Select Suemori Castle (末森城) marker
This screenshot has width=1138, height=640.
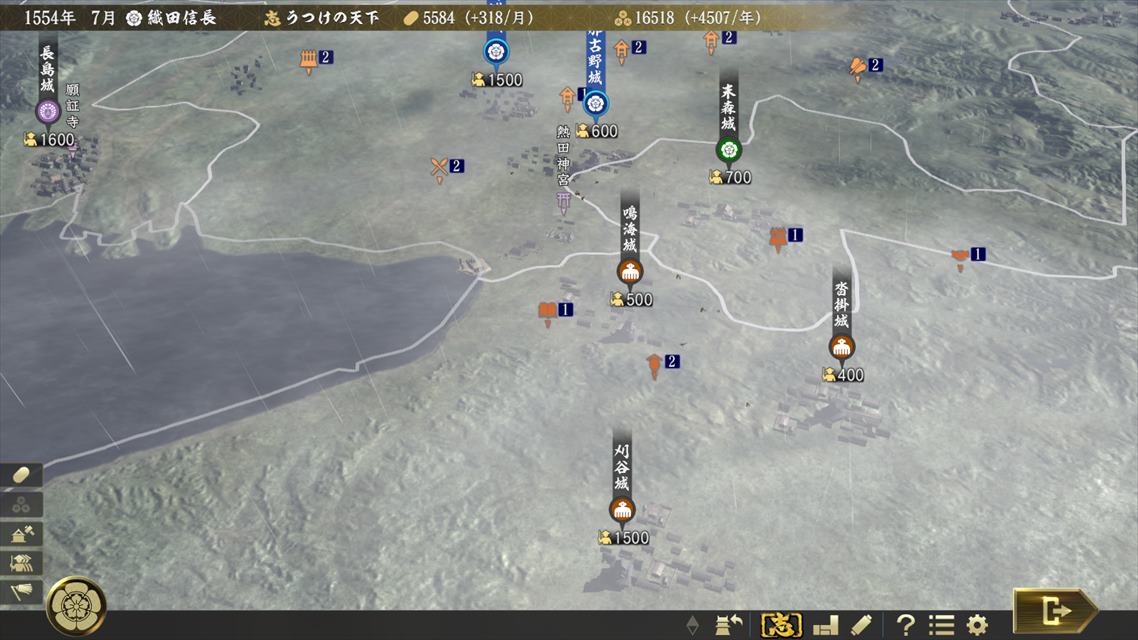tap(728, 149)
